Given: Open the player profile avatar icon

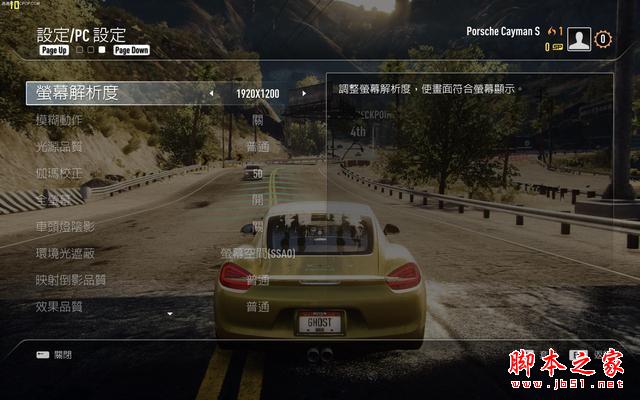Looking at the screenshot, I should pos(579,39).
